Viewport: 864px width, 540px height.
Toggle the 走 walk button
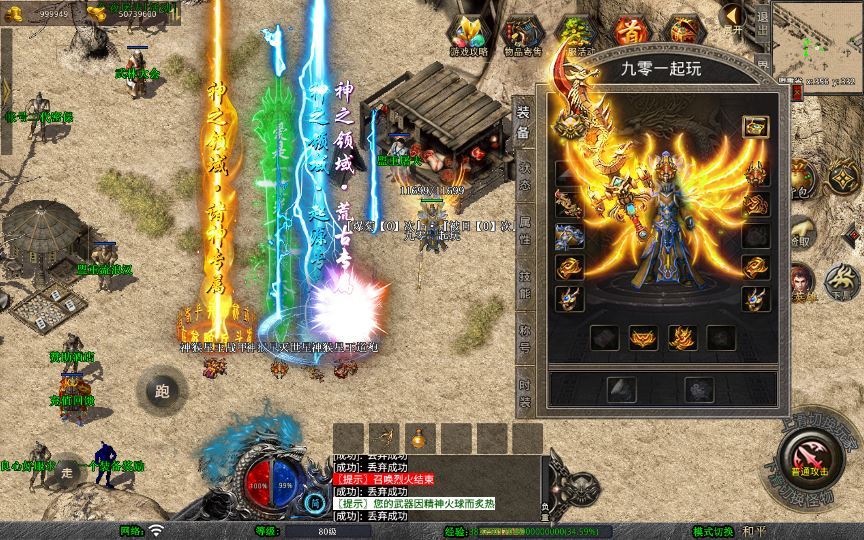click(x=66, y=470)
